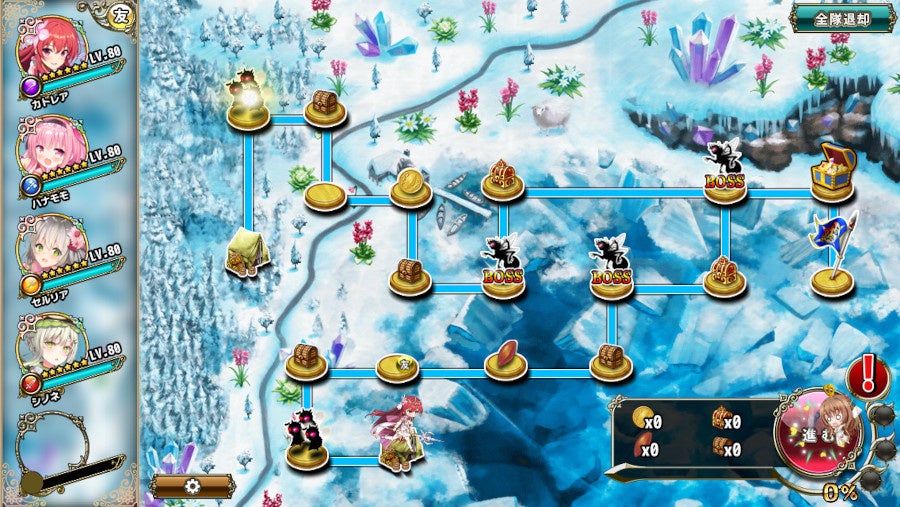
Task: Choose ハナモモ's party portrait
Action: [x=52, y=150]
